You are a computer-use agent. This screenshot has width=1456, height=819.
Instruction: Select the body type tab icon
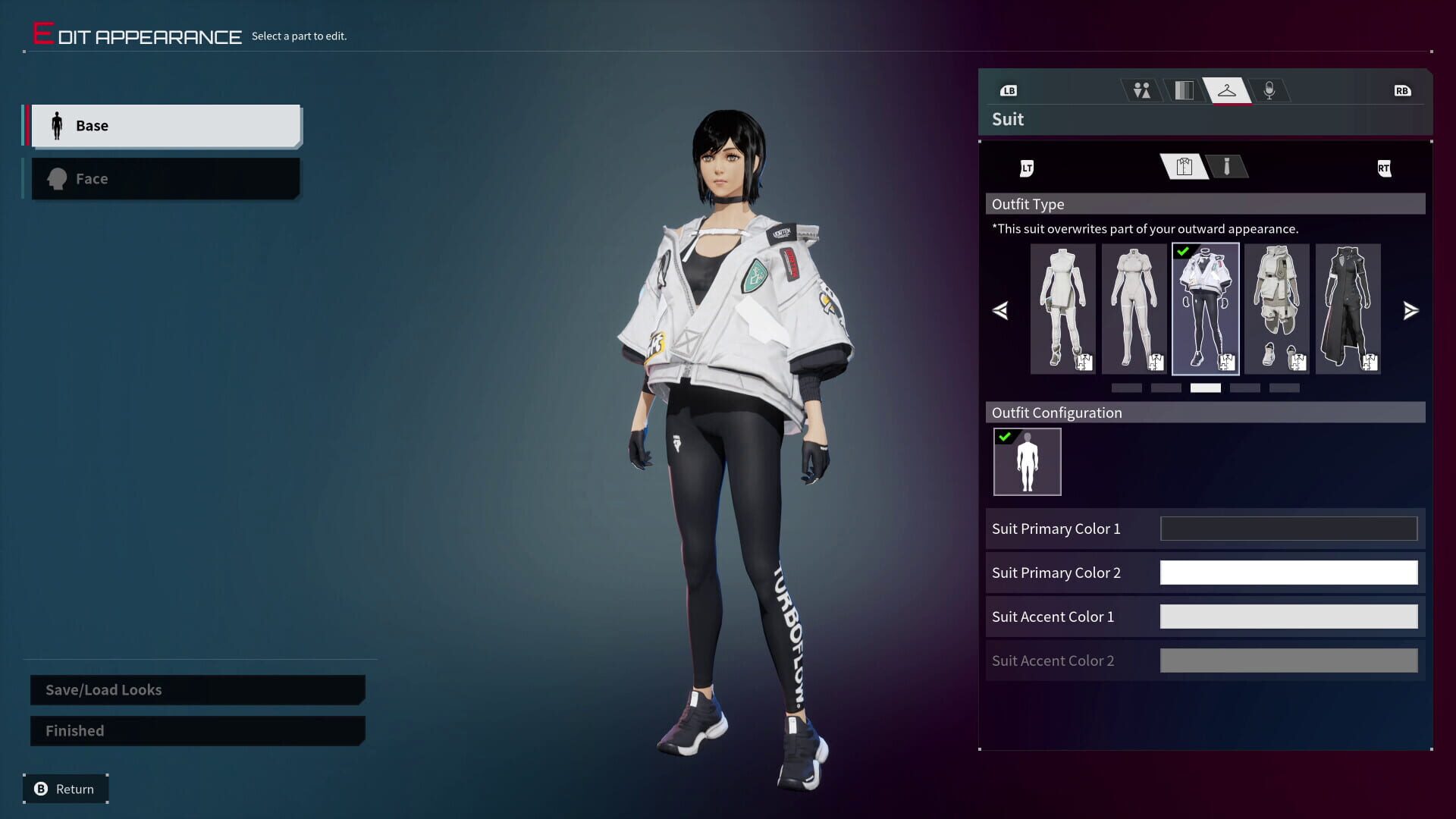click(x=1142, y=89)
